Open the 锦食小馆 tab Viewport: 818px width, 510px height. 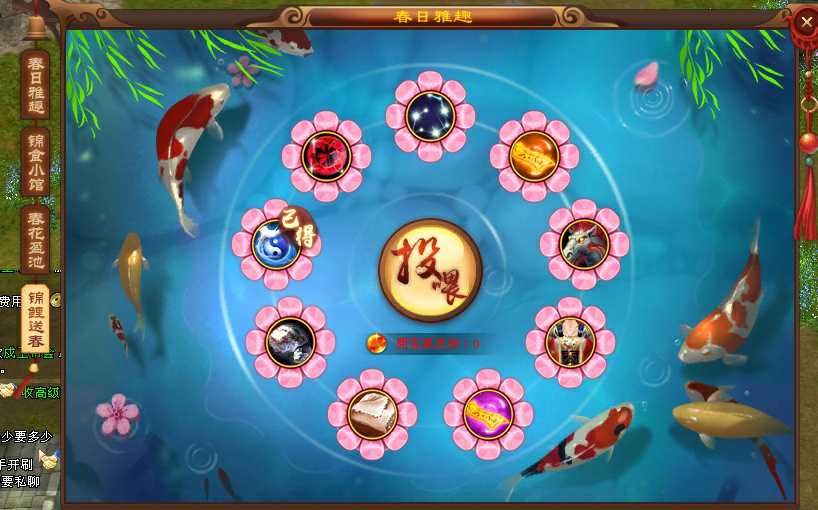pos(35,164)
